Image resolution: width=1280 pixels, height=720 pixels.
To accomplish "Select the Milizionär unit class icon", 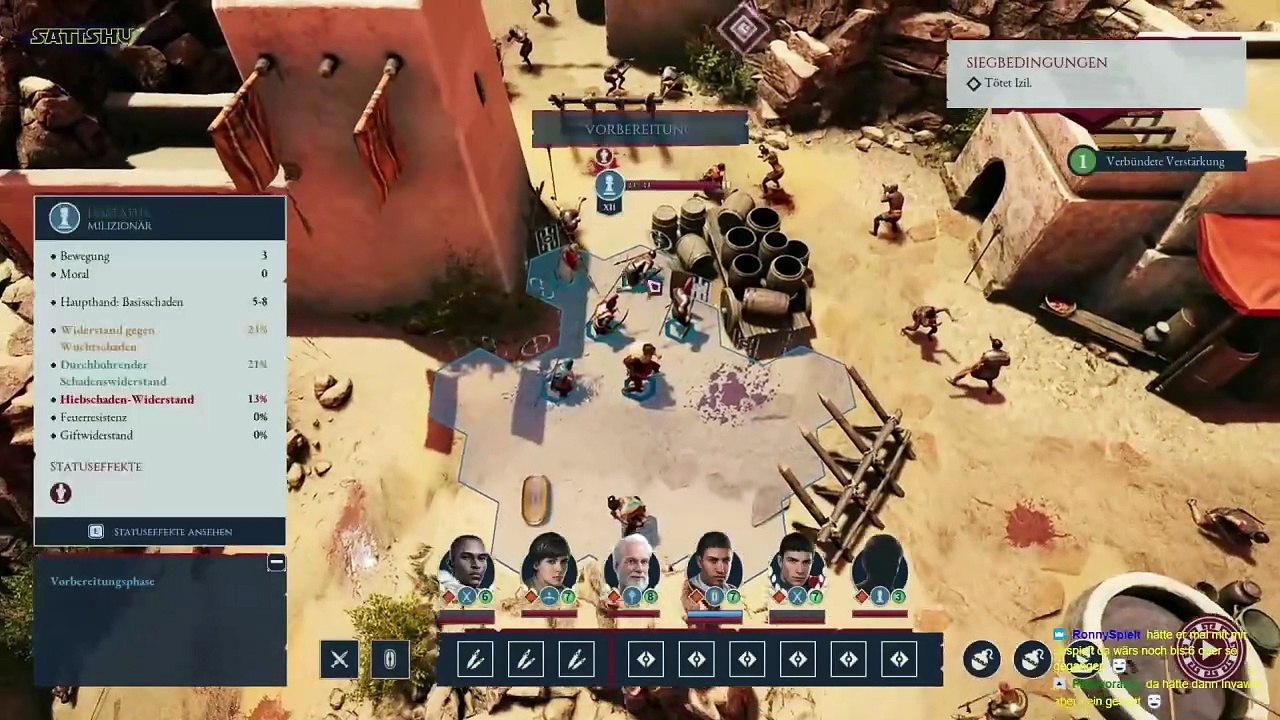I will pos(65,218).
